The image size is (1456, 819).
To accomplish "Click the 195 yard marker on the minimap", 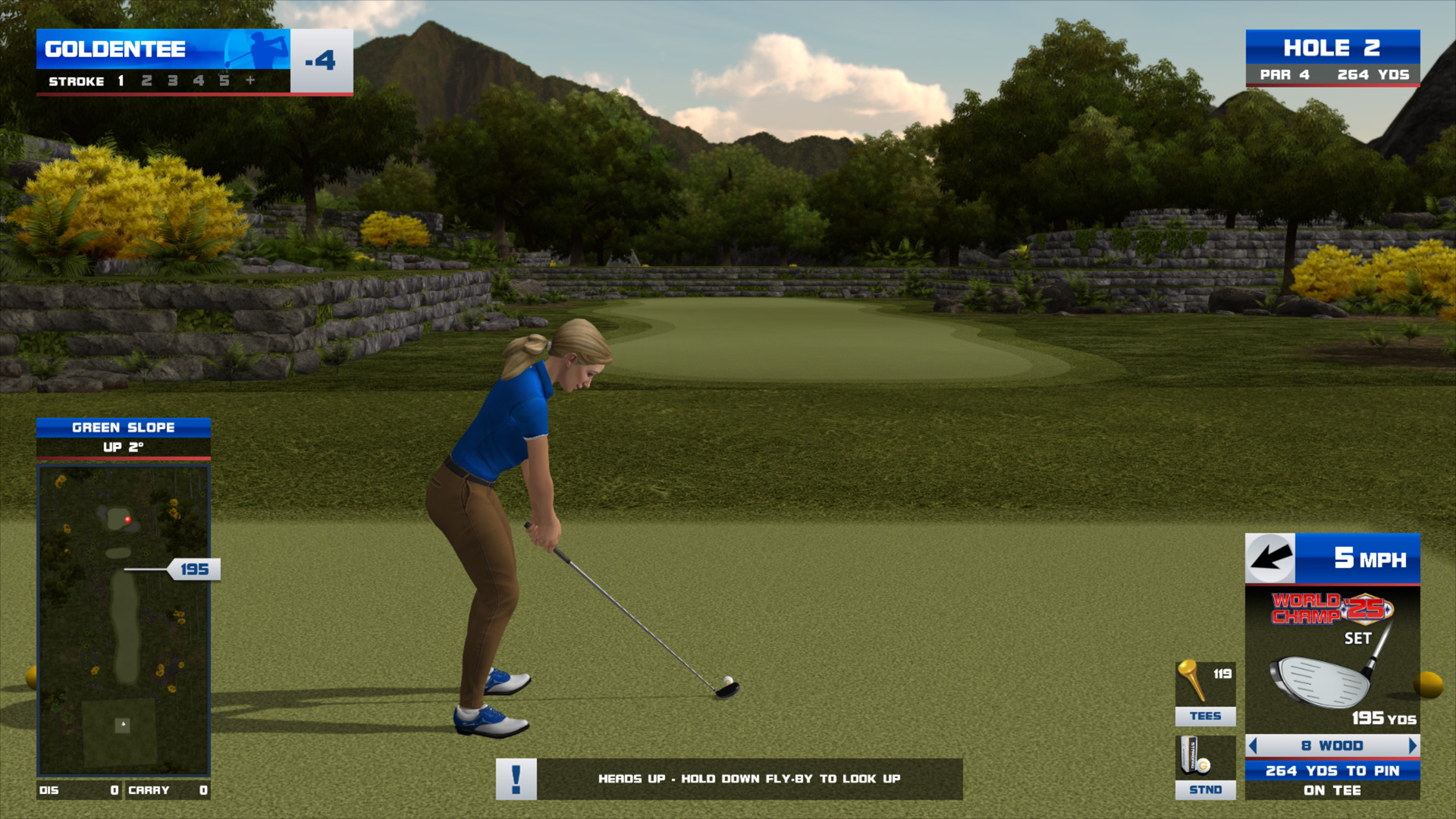I will coord(194,570).
